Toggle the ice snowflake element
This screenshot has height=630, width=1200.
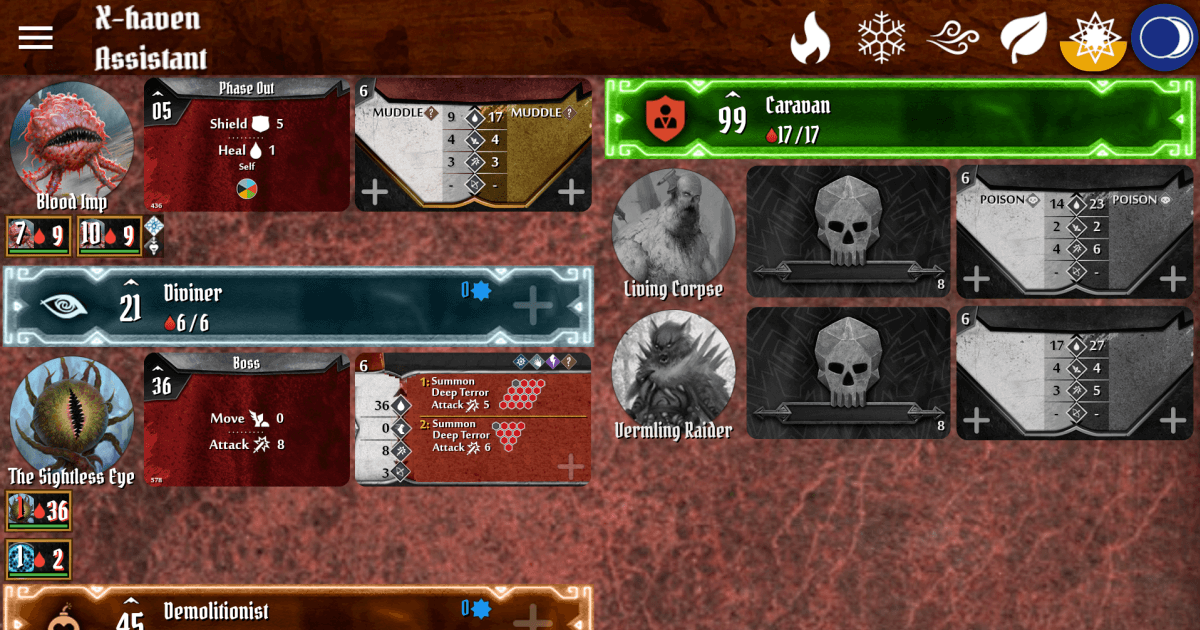(x=881, y=40)
